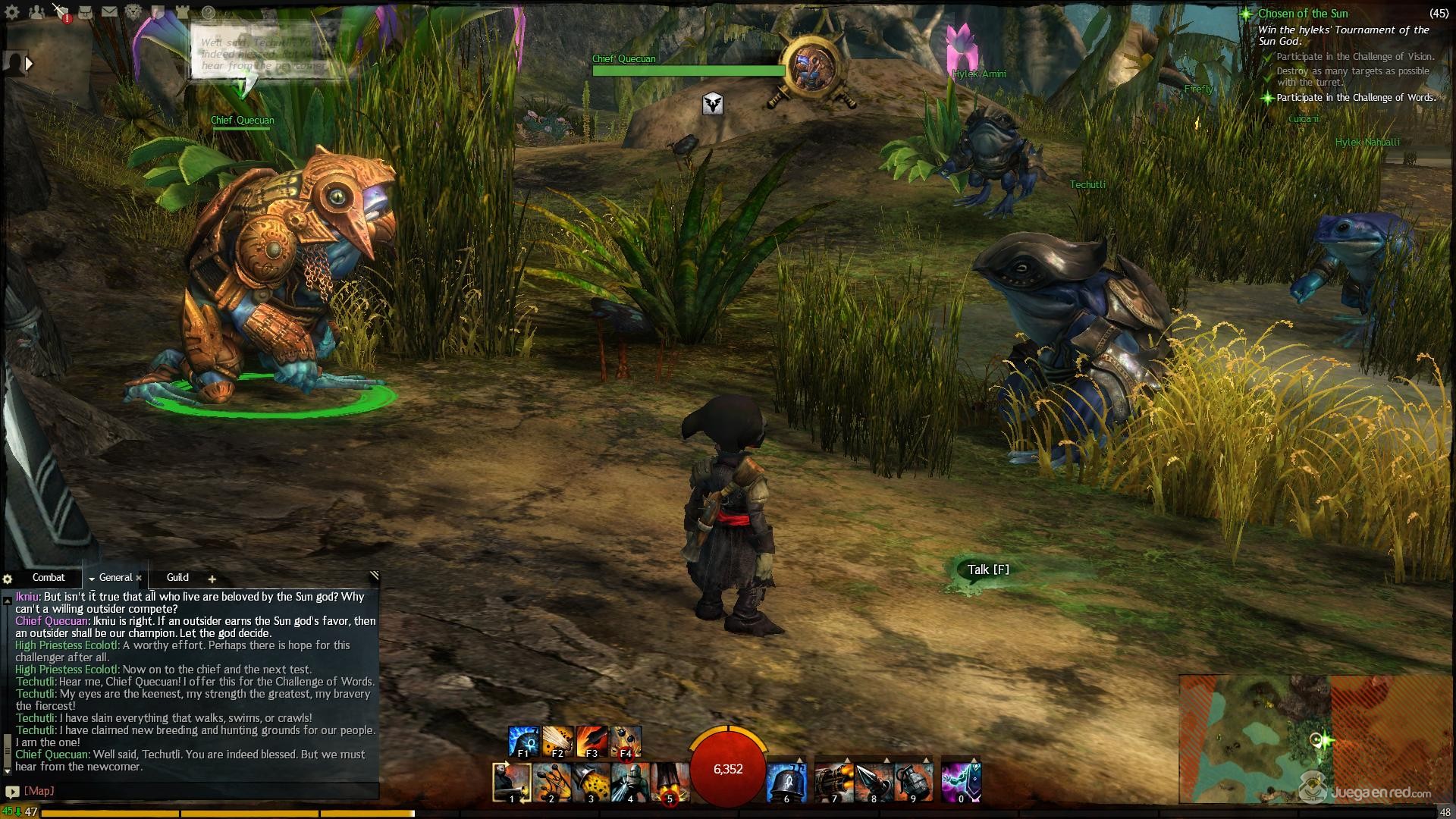Open the game menu gear icon
The height and width of the screenshot is (819, 1456).
[x=12, y=12]
